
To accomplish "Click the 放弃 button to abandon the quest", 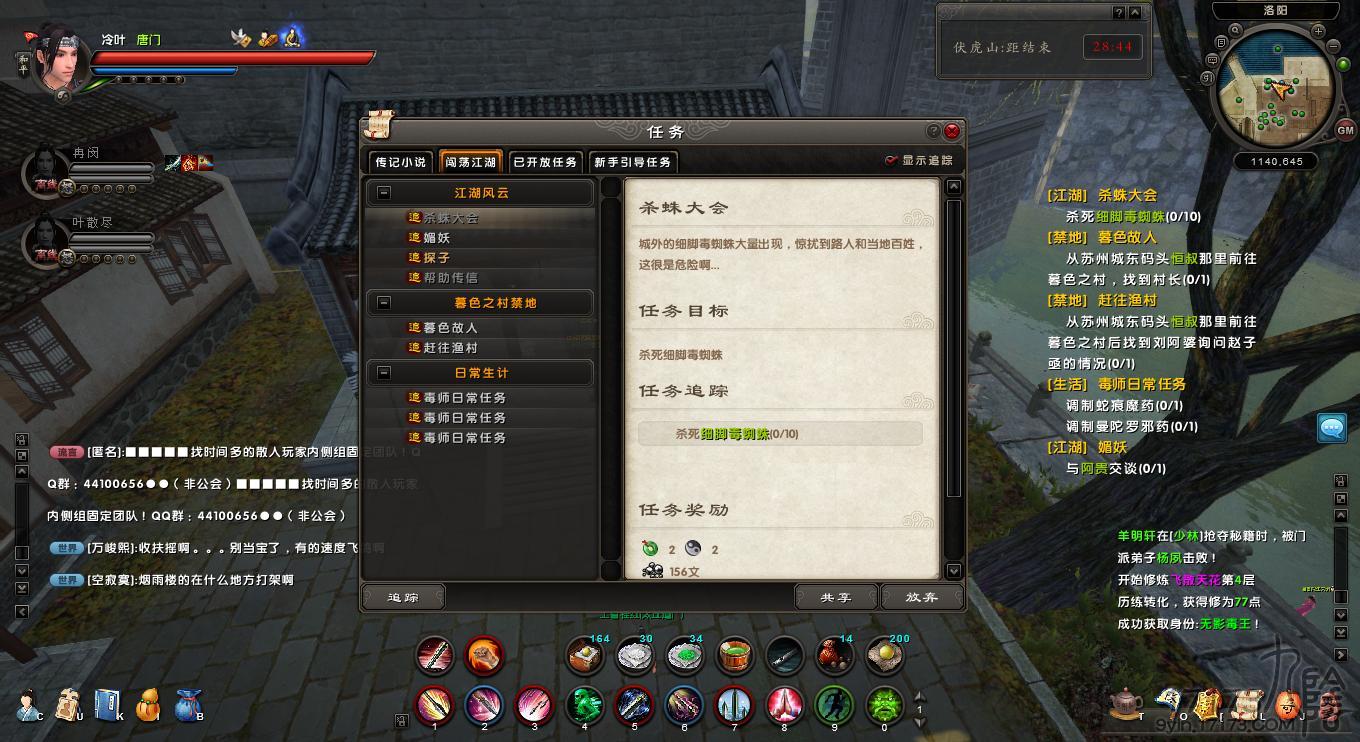I will [x=921, y=596].
